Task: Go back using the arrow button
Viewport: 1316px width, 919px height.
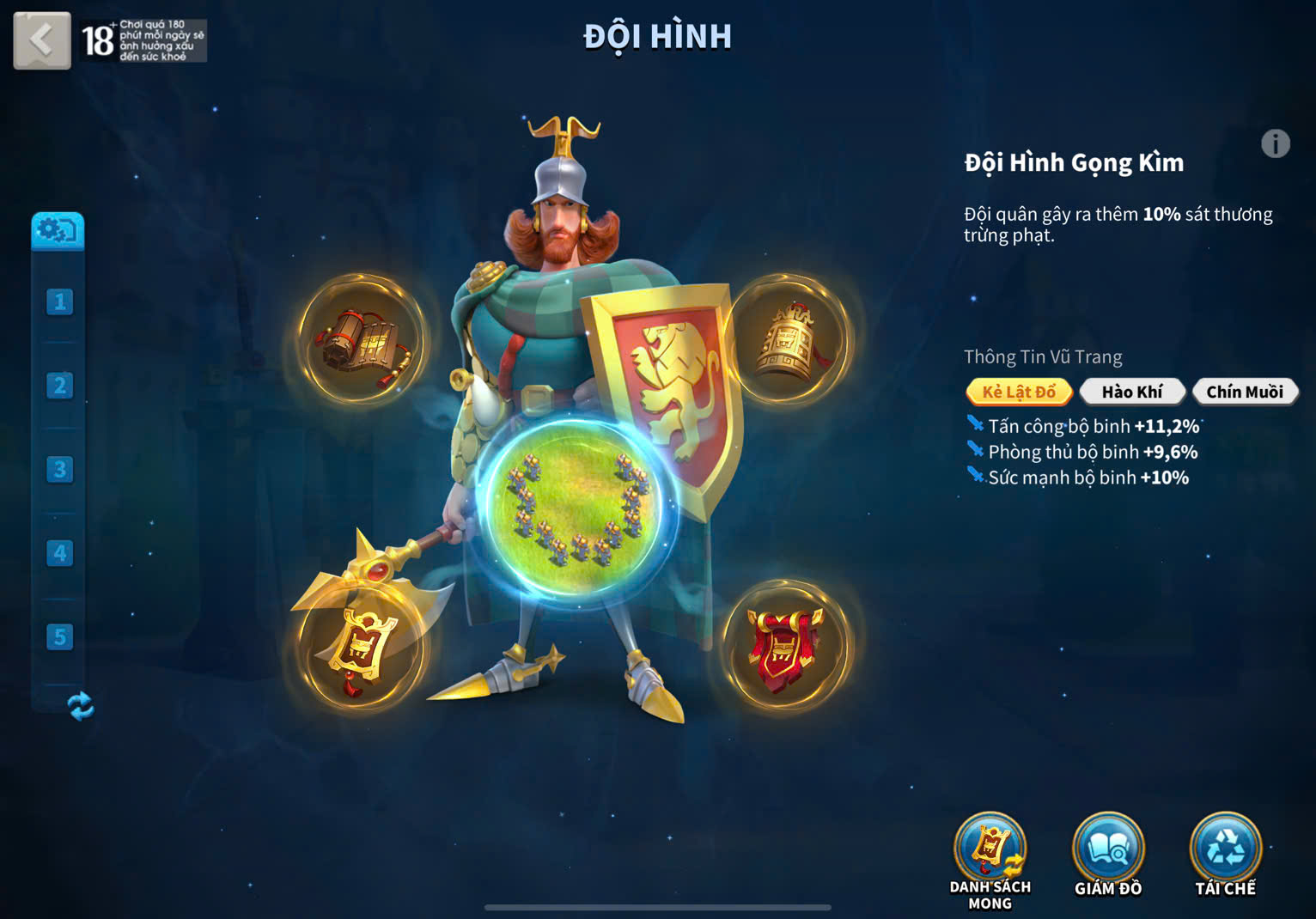Action: click(41, 40)
